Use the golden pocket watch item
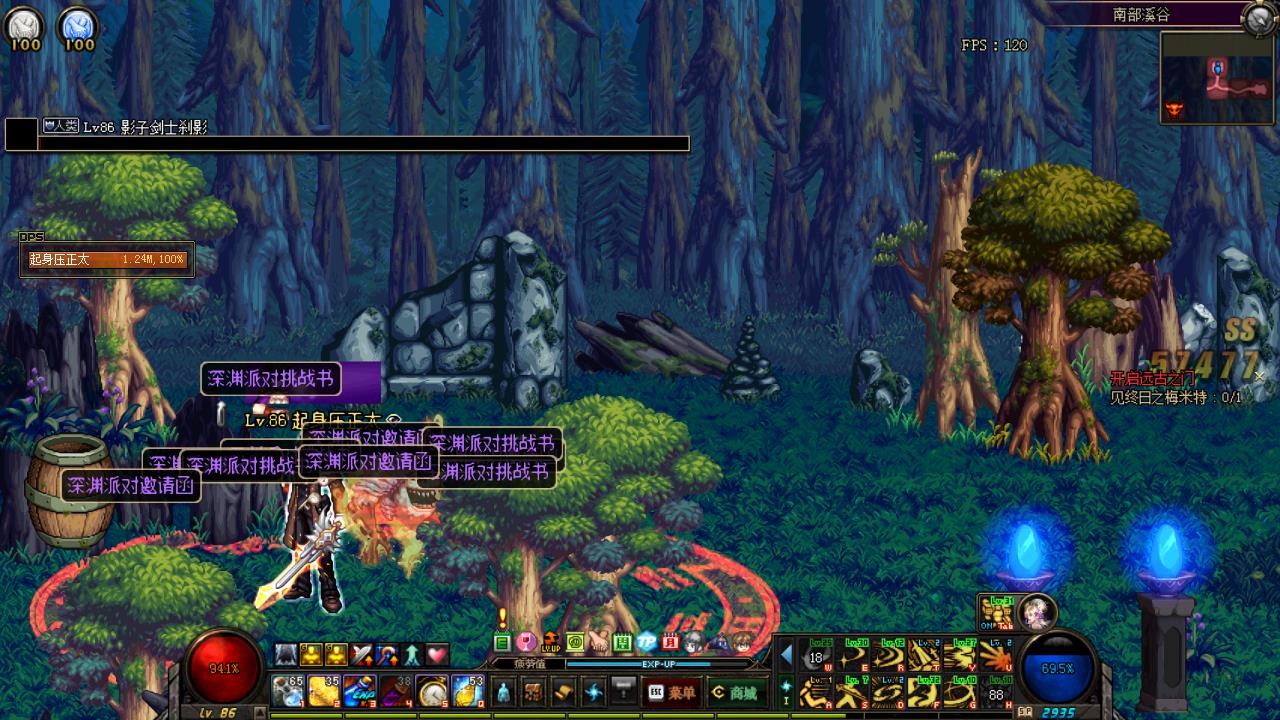Image resolution: width=1280 pixels, height=720 pixels. (x=431, y=691)
